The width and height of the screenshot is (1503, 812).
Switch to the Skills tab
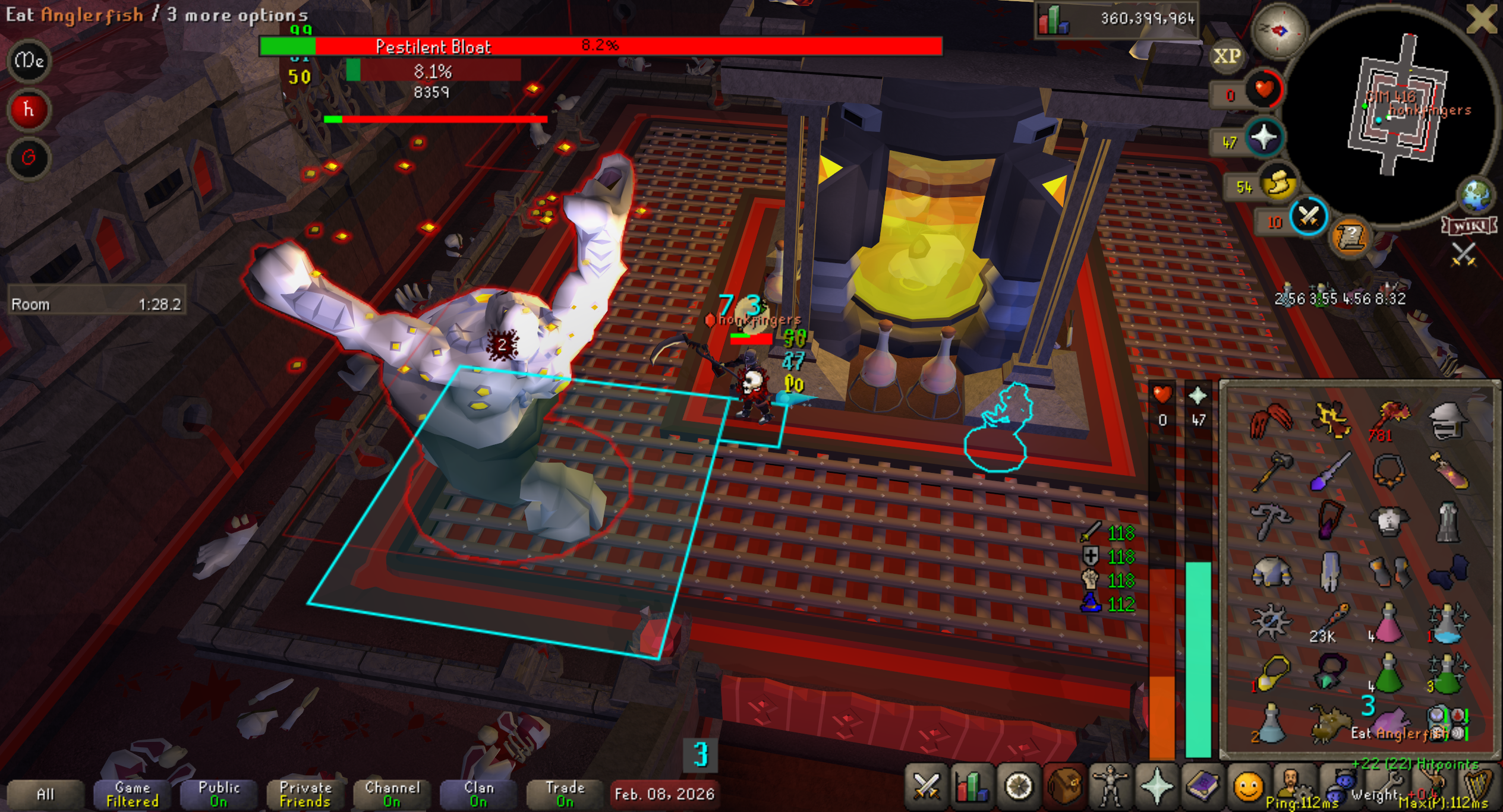pos(971,787)
